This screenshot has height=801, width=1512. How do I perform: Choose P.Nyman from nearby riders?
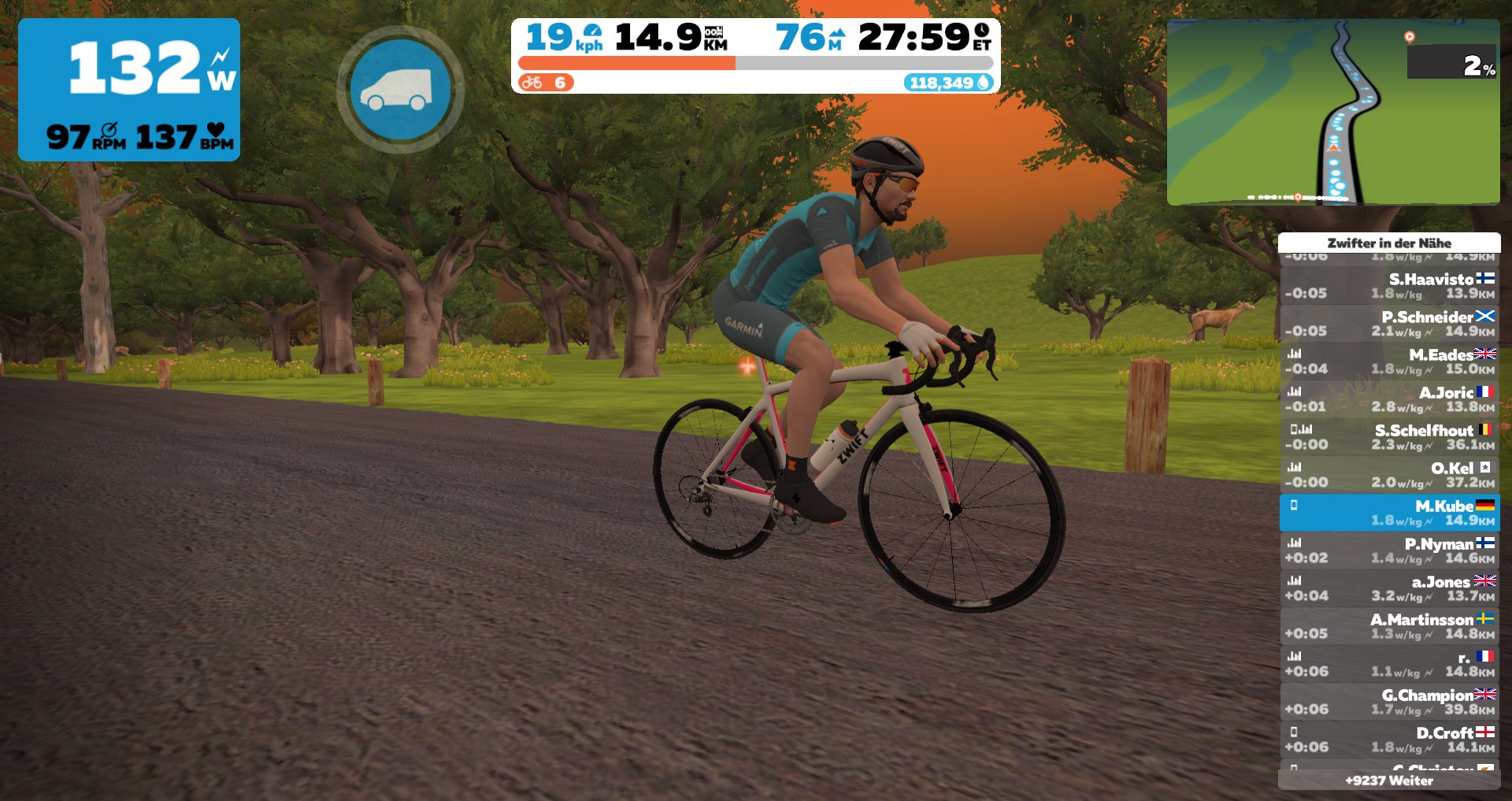click(1389, 551)
